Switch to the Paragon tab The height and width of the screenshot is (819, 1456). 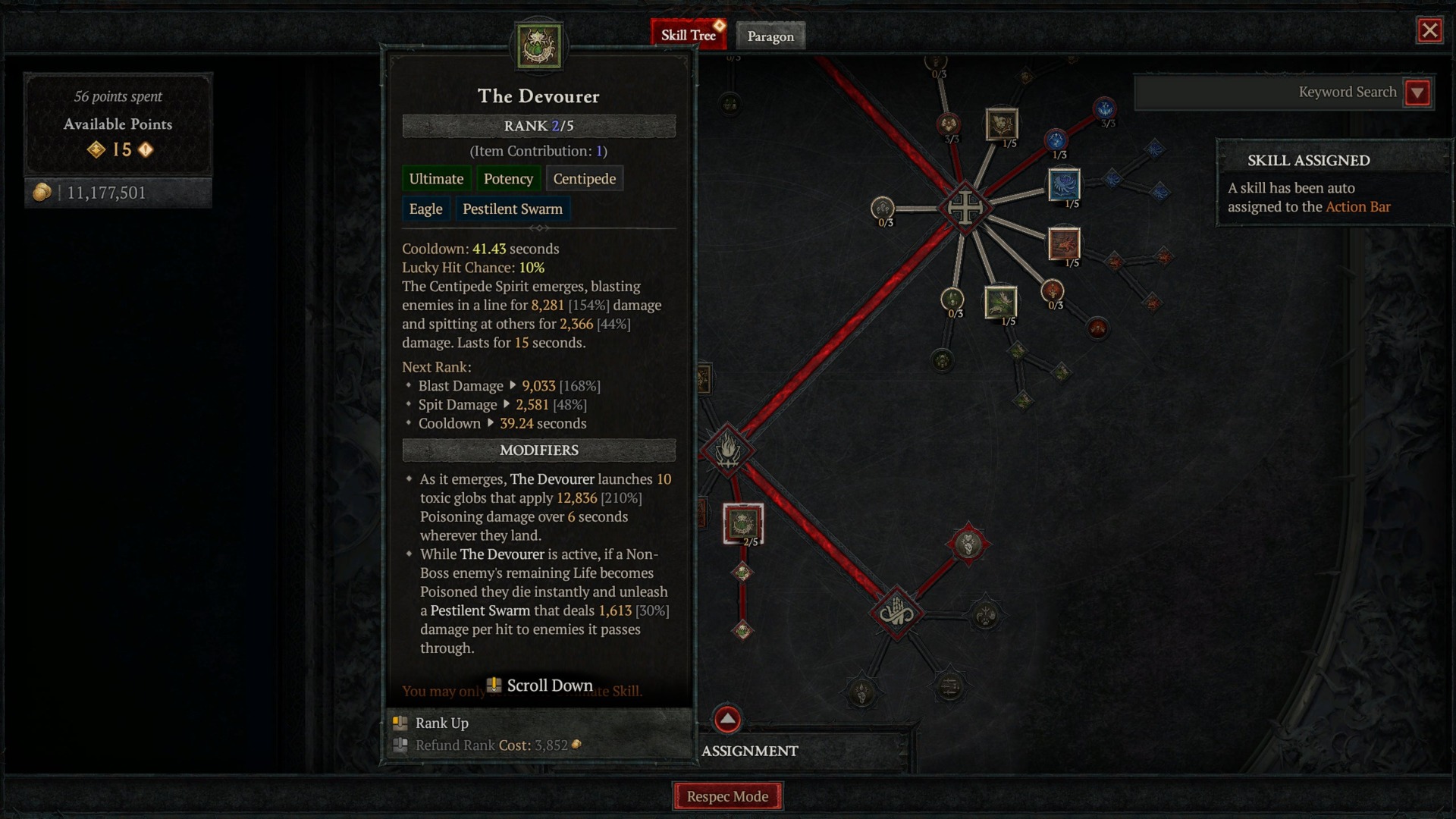click(x=770, y=36)
